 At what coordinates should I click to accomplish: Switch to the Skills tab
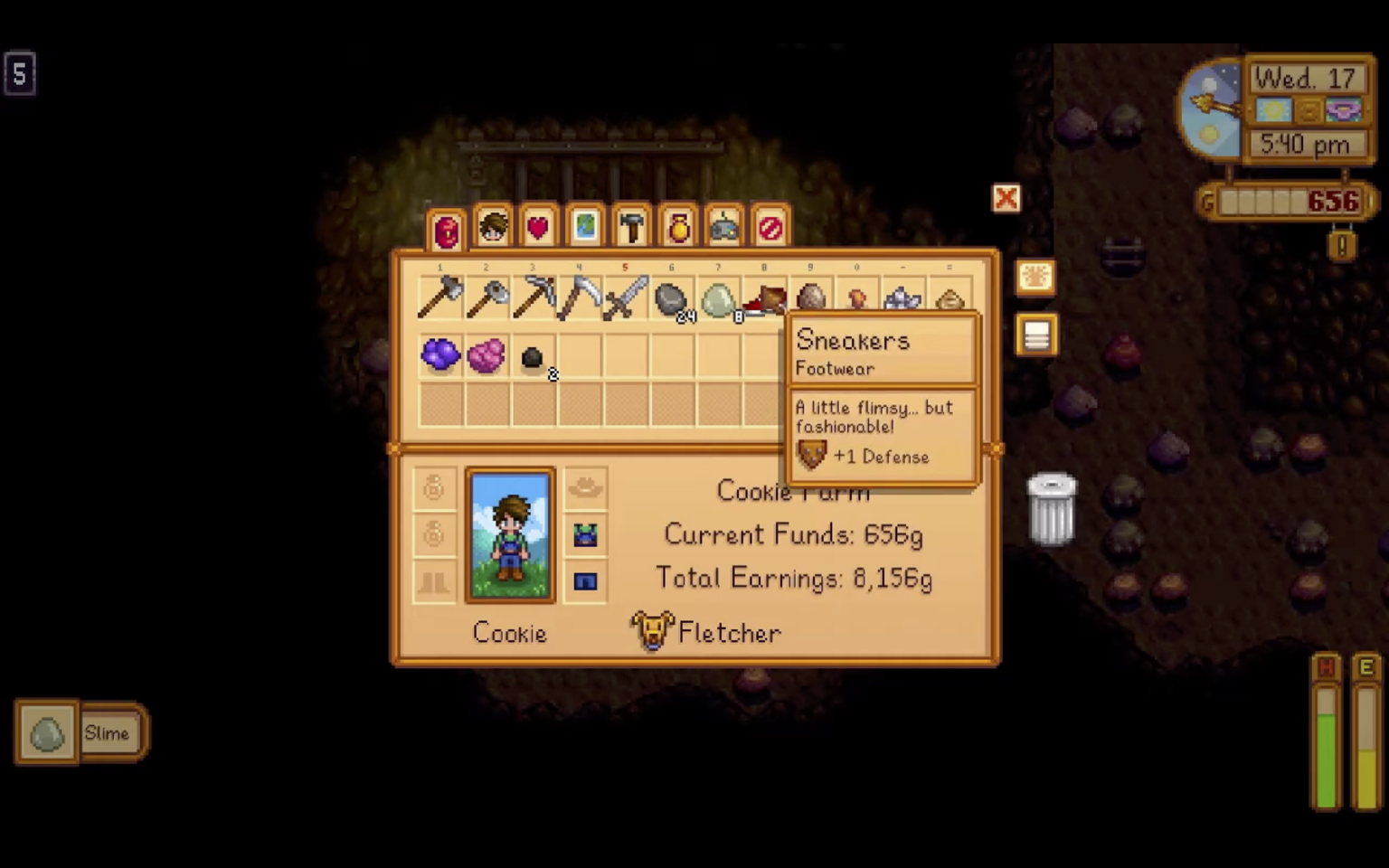tap(493, 227)
